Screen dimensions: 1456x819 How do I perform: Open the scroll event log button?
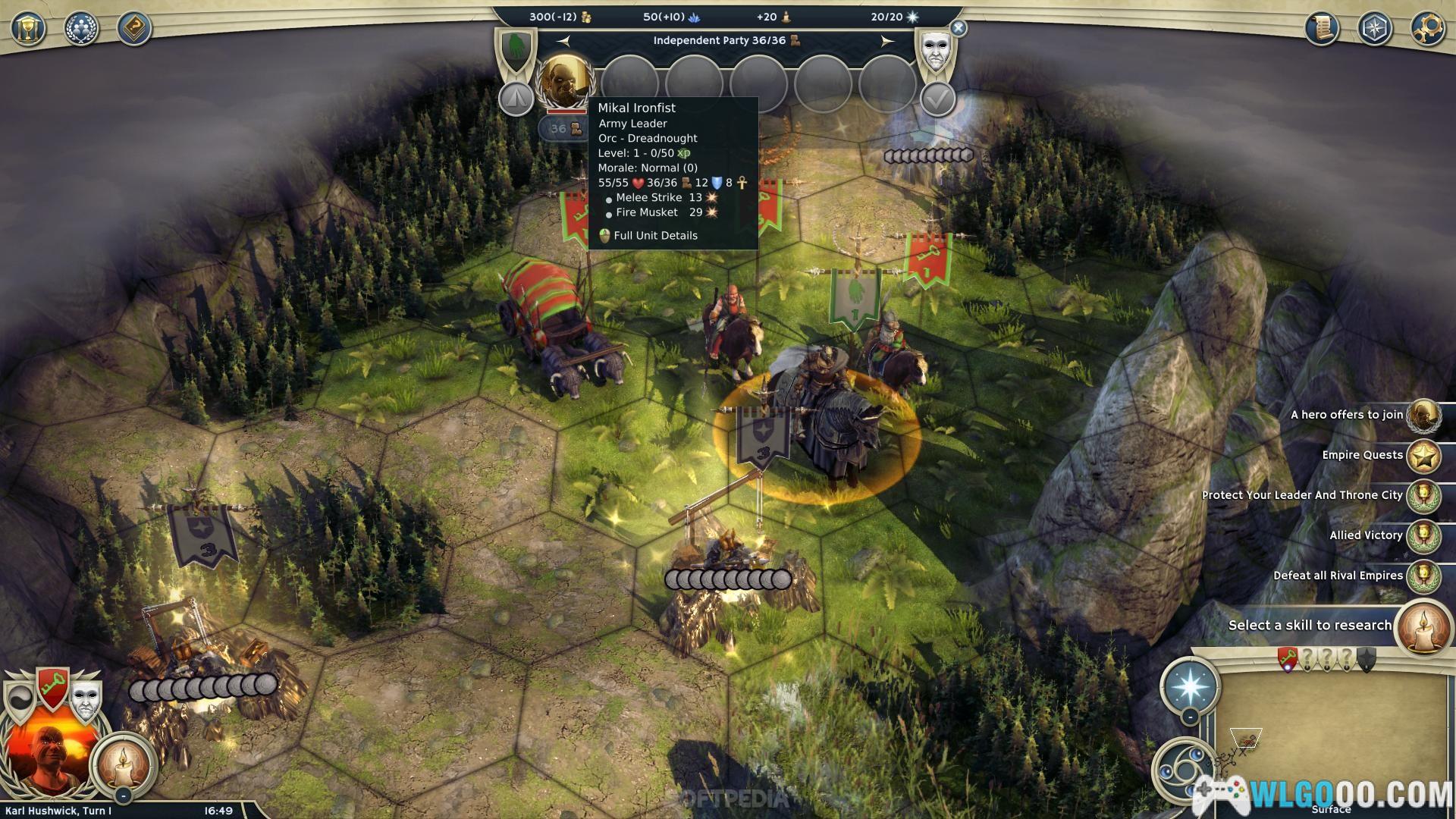click(x=1322, y=29)
